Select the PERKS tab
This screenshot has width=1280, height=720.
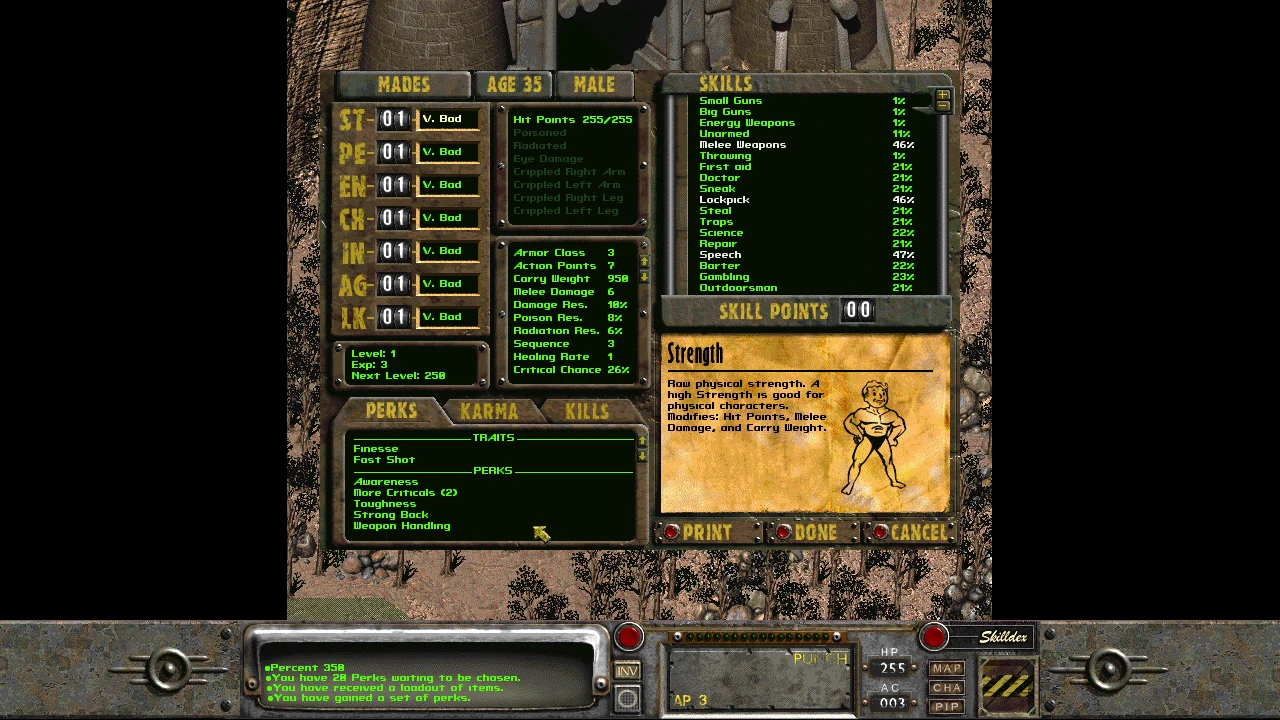(x=391, y=411)
